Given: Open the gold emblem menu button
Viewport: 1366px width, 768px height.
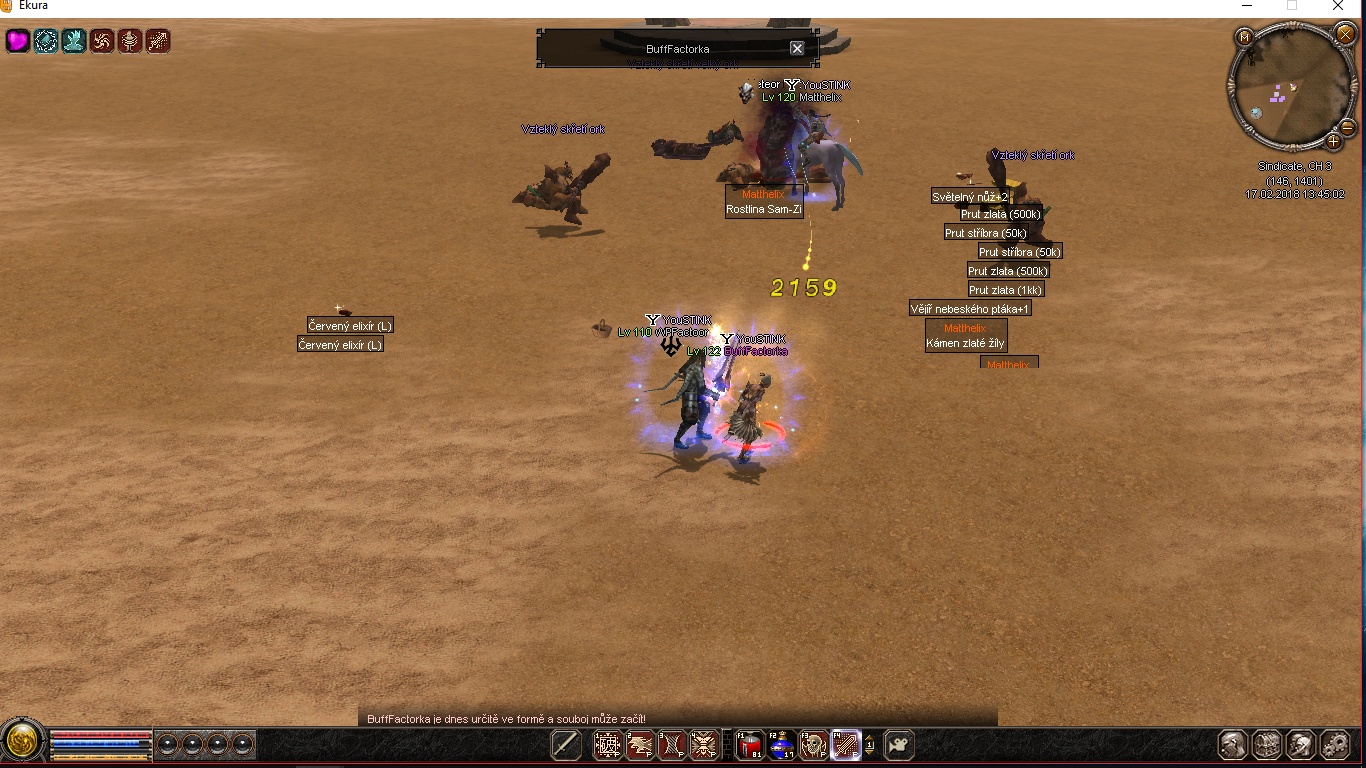Looking at the screenshot, I should coord(22,742).
